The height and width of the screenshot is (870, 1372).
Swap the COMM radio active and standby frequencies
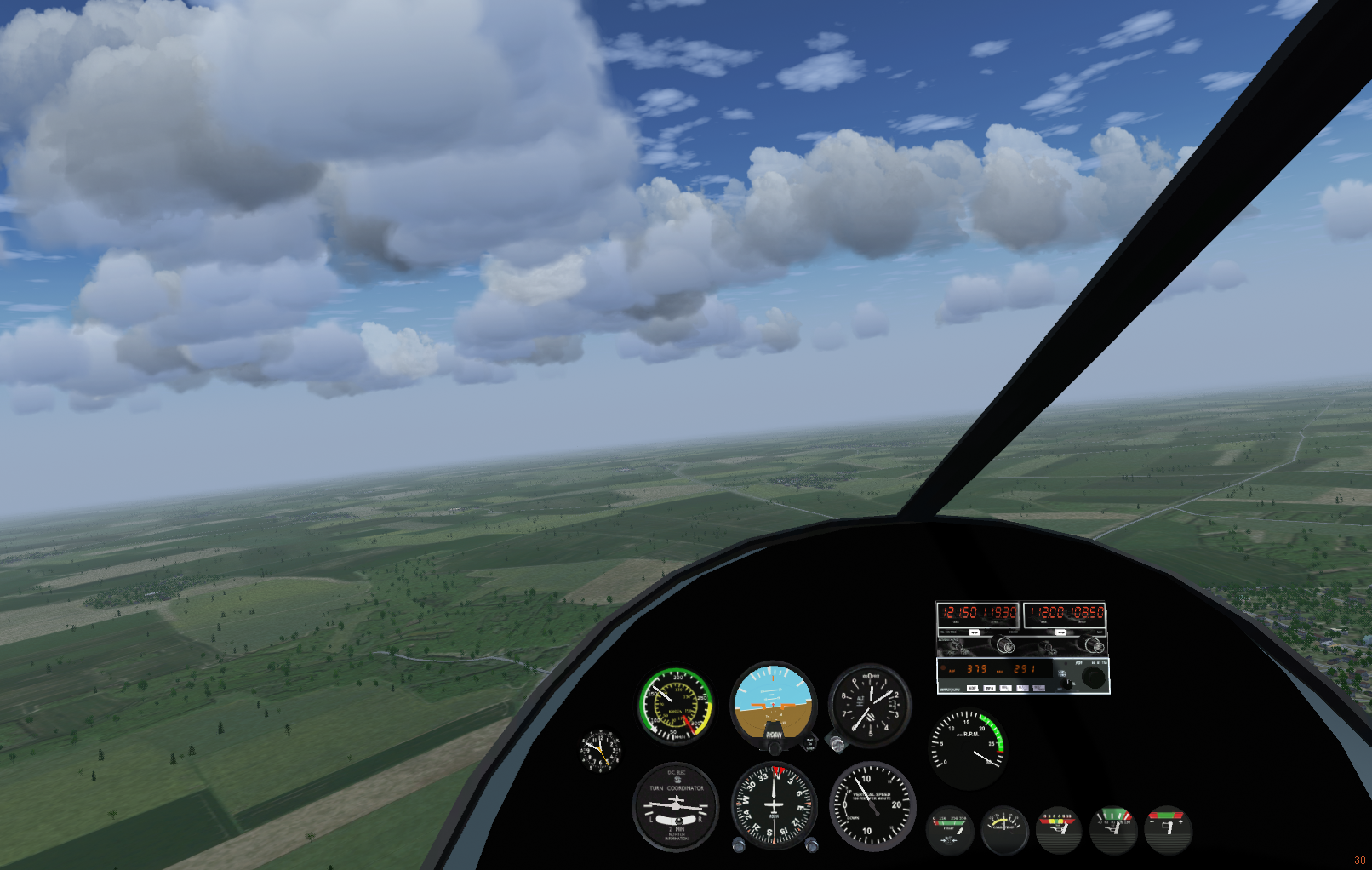(x=974, y=632)
